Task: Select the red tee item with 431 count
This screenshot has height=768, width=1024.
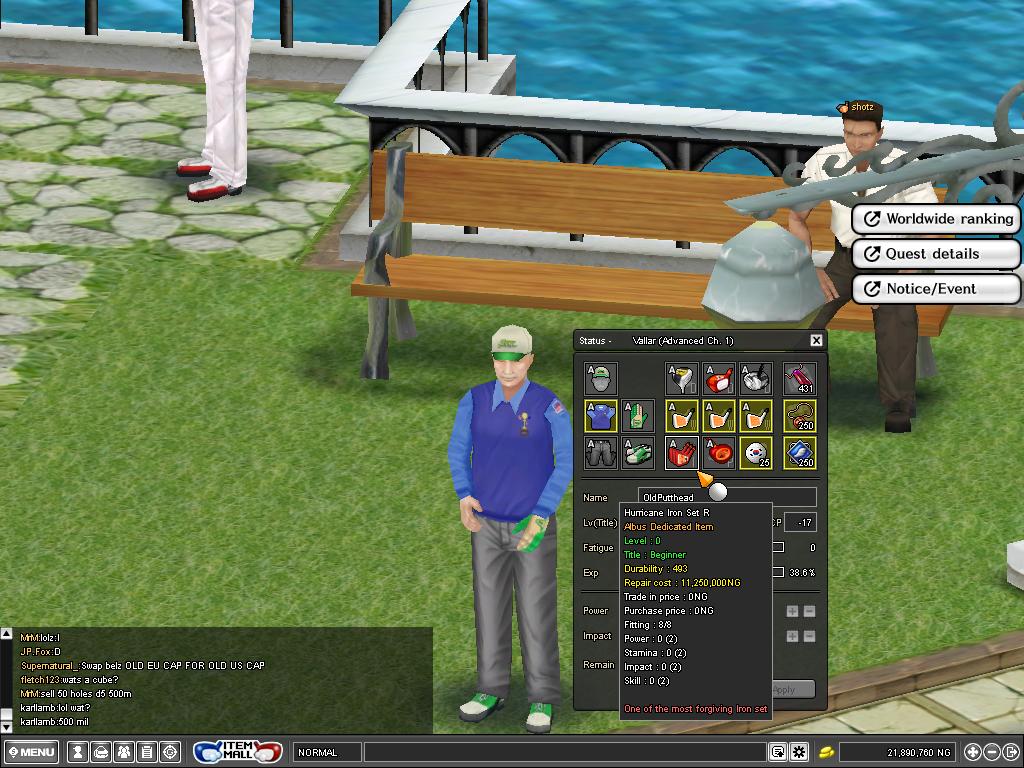Action: click(800, 379)
